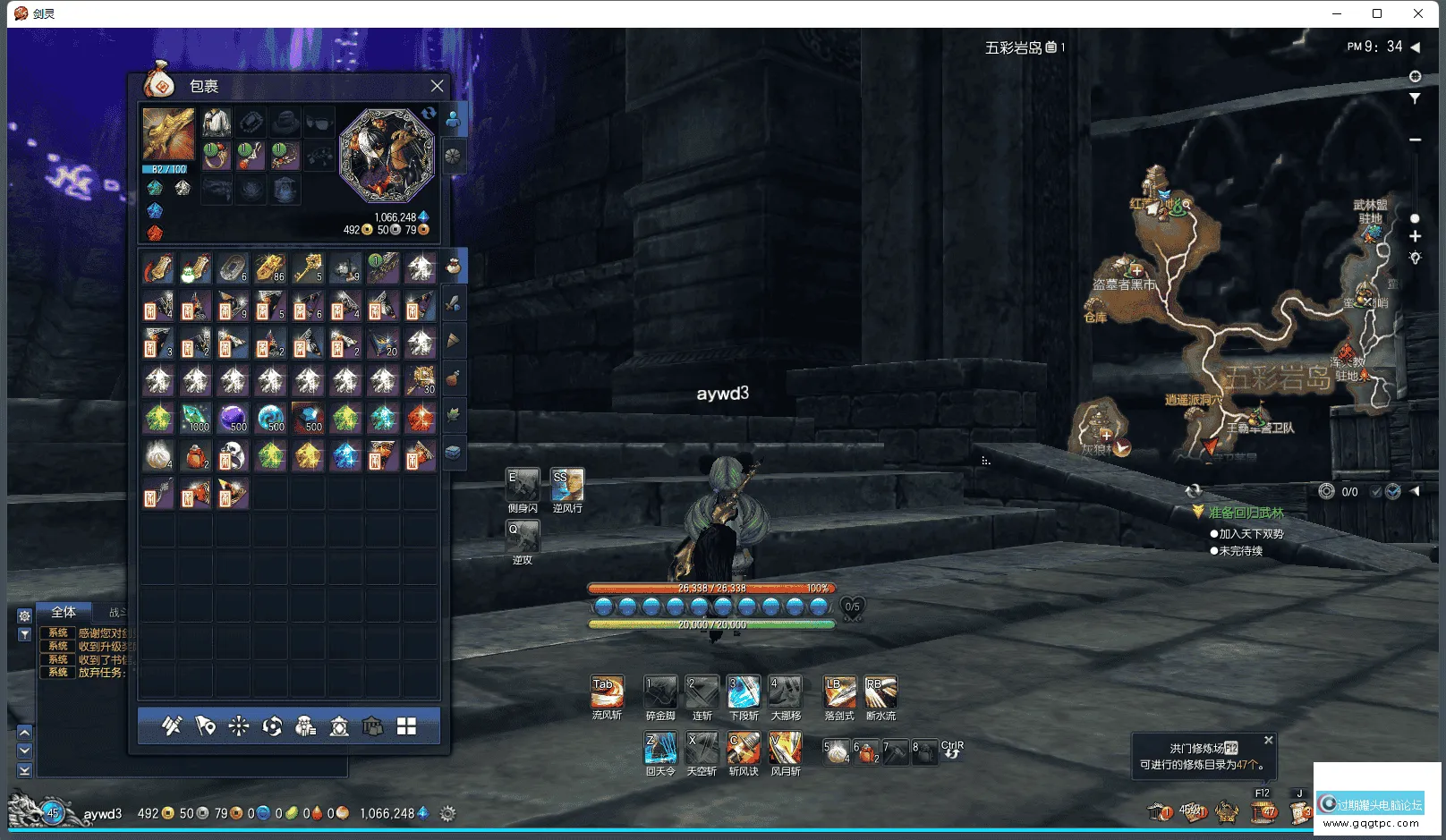The width and height of the screenshot is (1446, 840).
Task: Zoom in the minimap with plus button
Action: pyautogui.click(x=1415, y=236)
